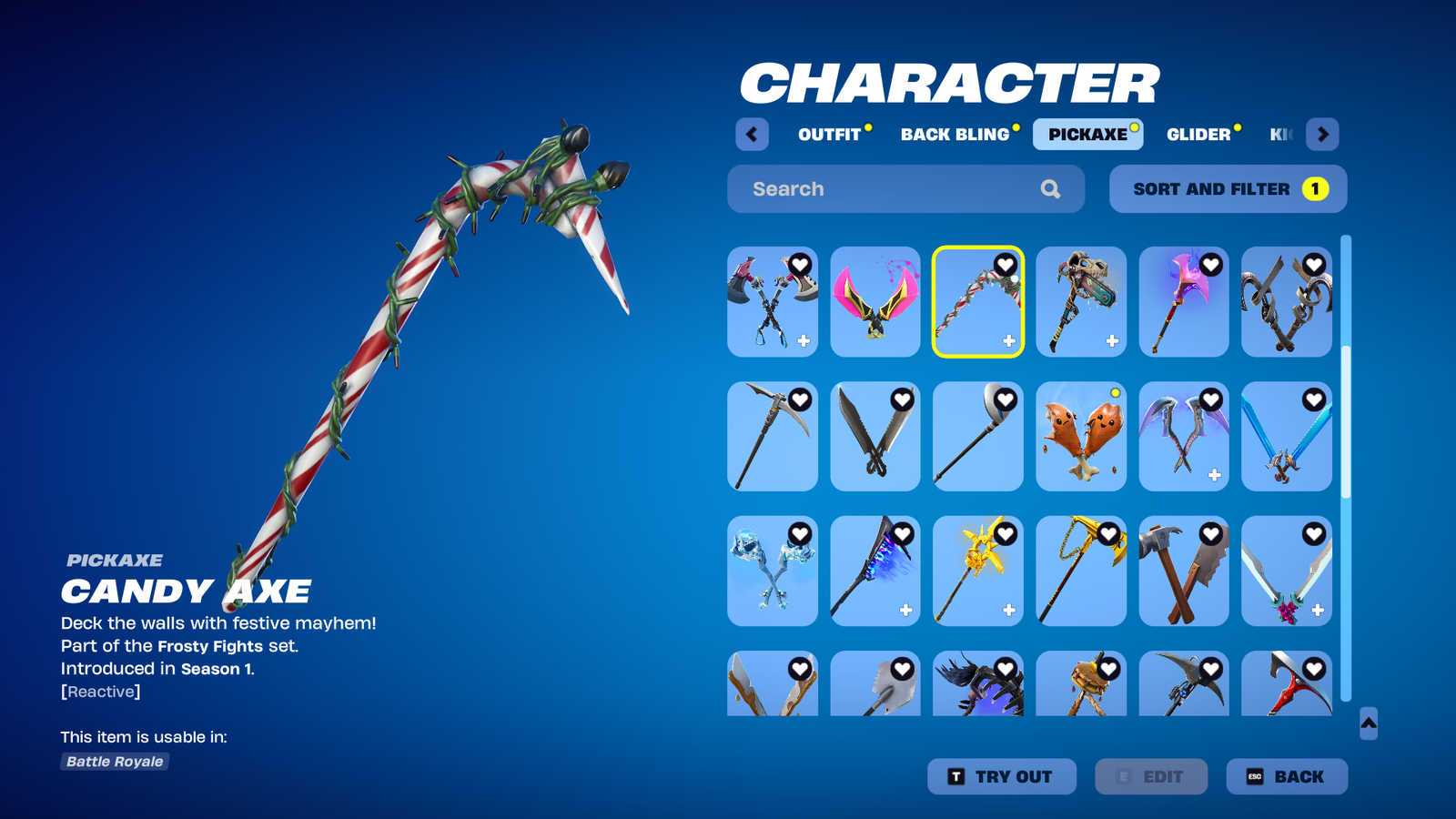1456x819 pixels.
Task: Click the left arrow beside the category tabs
Action: 752,135
